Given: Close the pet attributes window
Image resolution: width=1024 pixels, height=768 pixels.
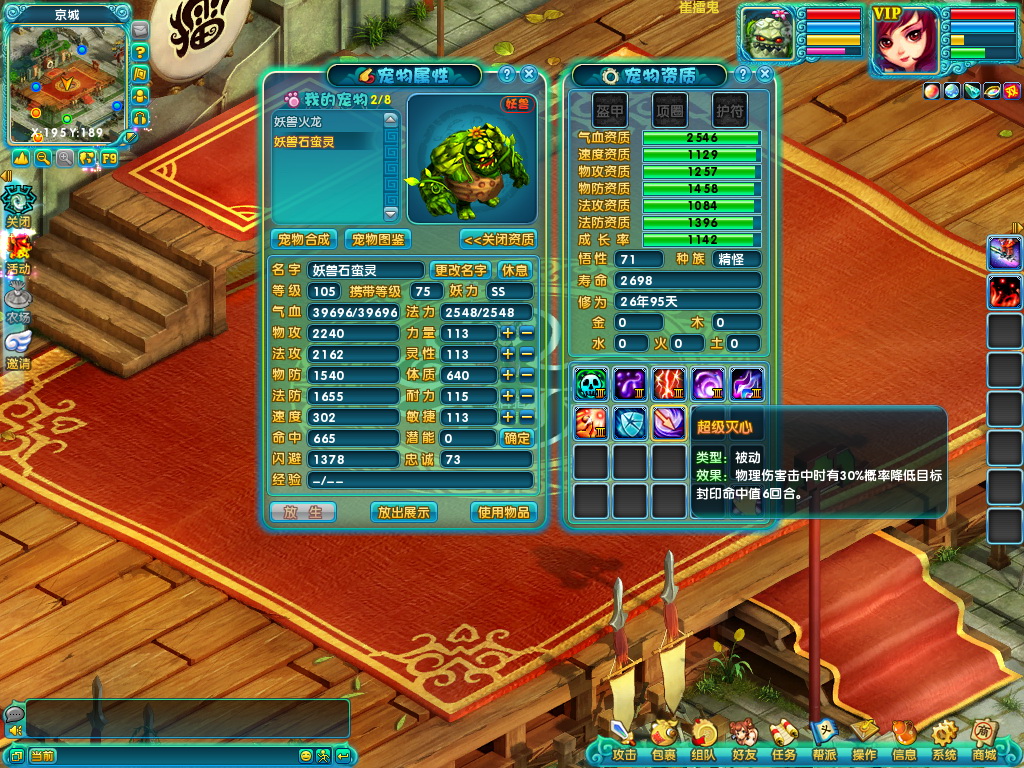Looking at the screenshot, I should [x=529, y=74].
